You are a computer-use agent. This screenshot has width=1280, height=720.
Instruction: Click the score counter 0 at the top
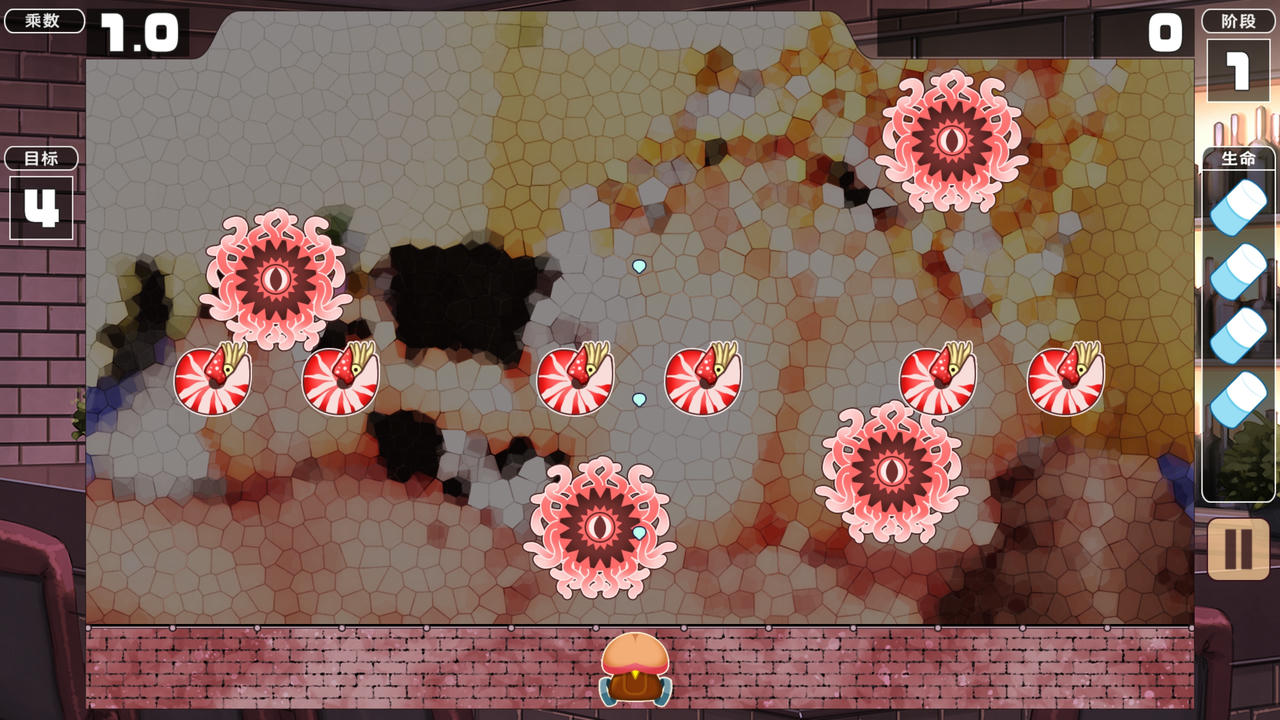tap(1163, 33)
